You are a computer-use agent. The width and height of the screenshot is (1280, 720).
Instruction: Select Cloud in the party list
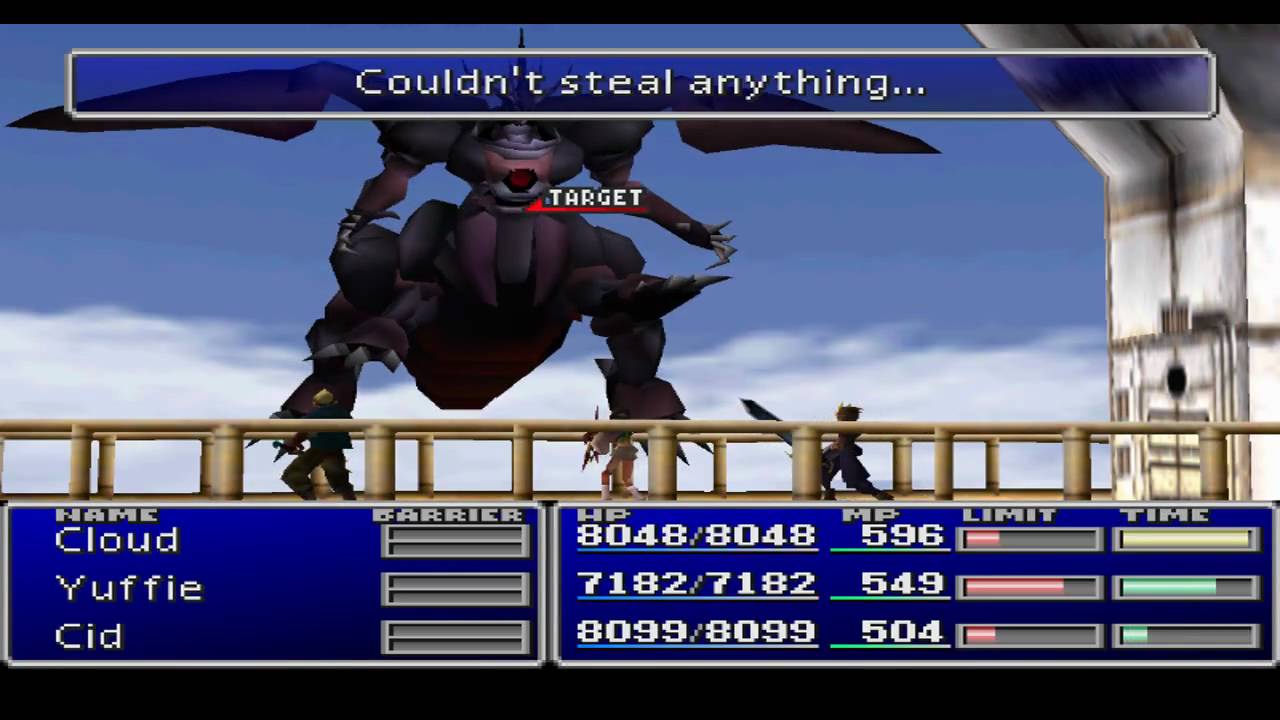pyautogui.click(x=117, y=541)
